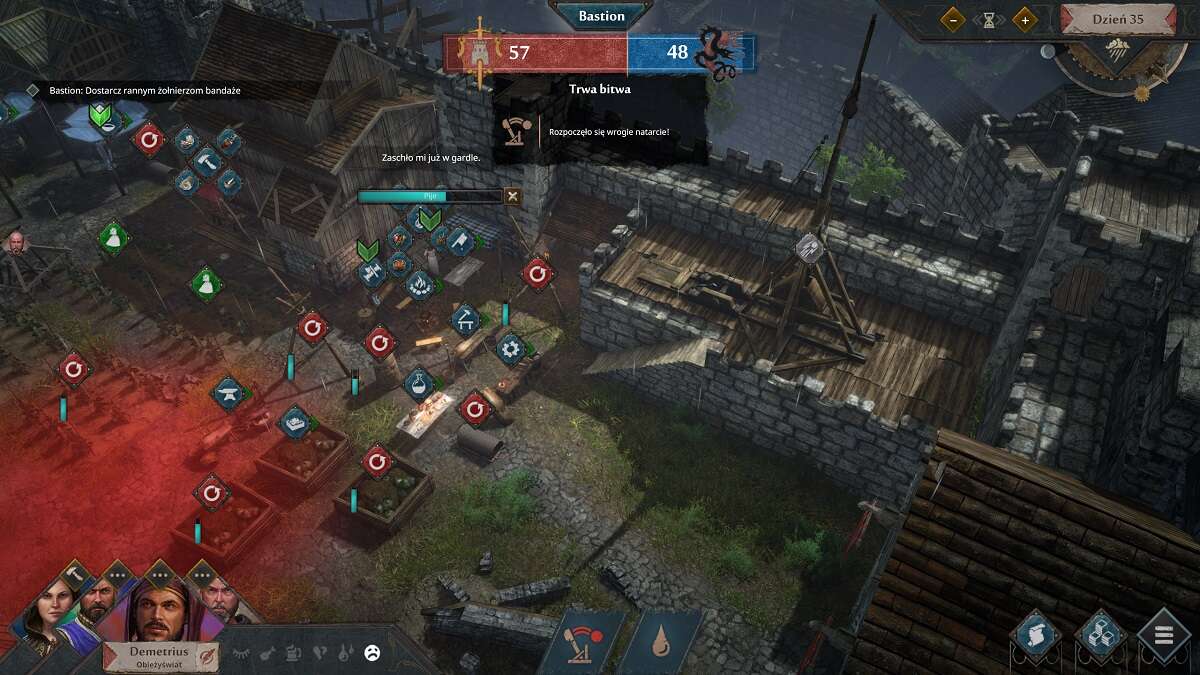The height and width of the screenshot is (675, 1200).
Task: Select the potion flask station icon
Action: 419,382
